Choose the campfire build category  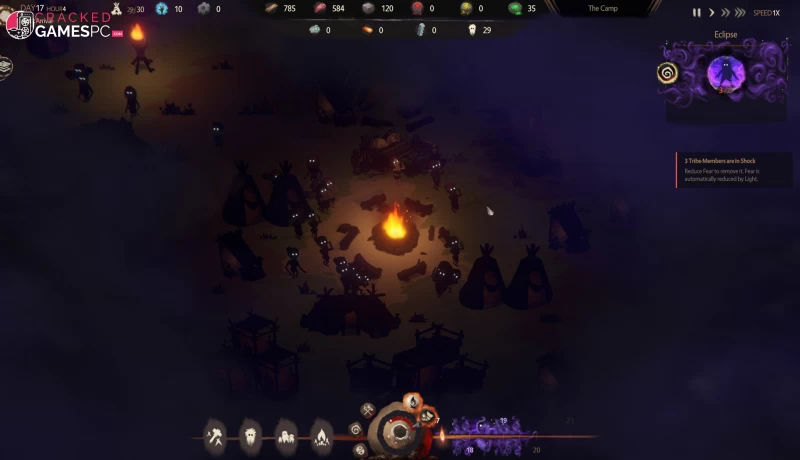point(320,435)
